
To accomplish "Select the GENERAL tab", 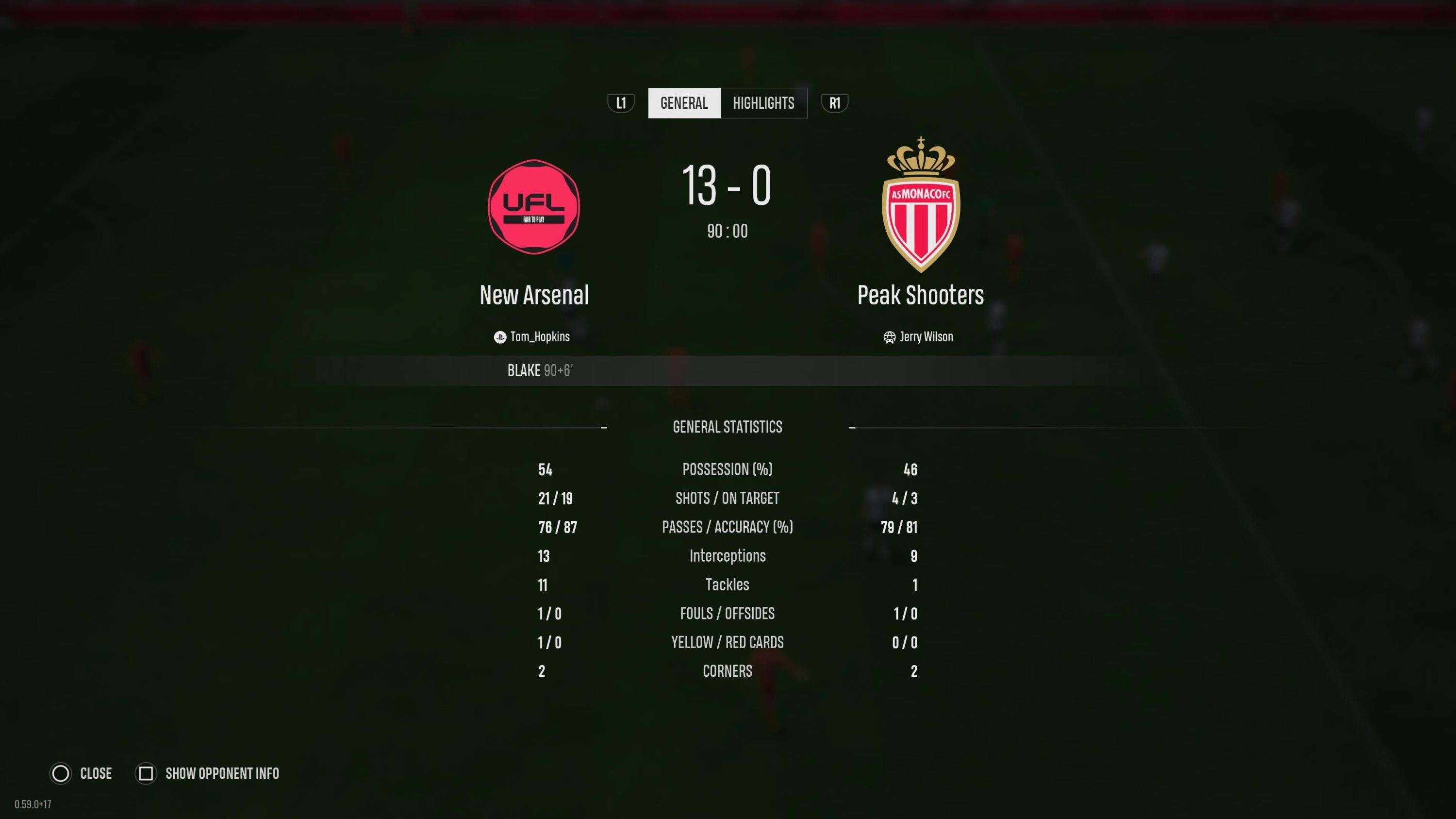I will pos(684,103).
